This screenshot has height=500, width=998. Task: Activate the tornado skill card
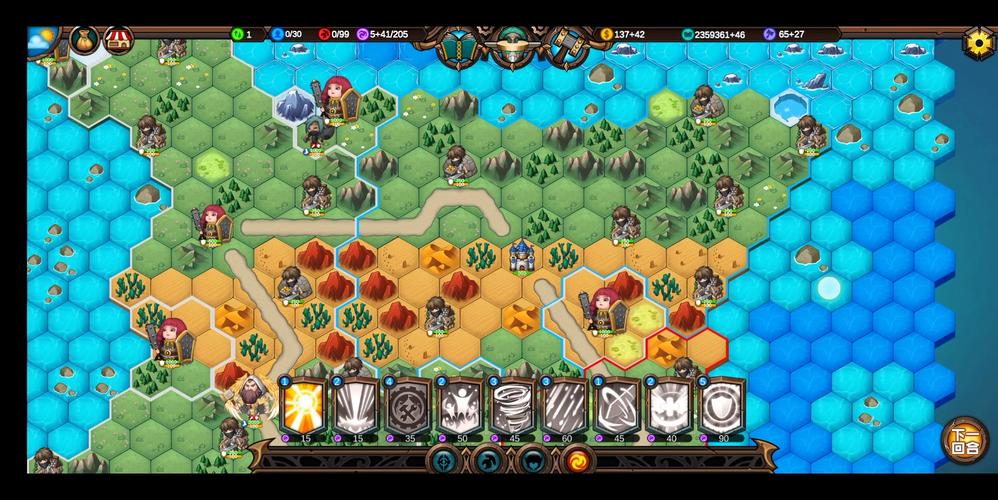click(513, 407)
